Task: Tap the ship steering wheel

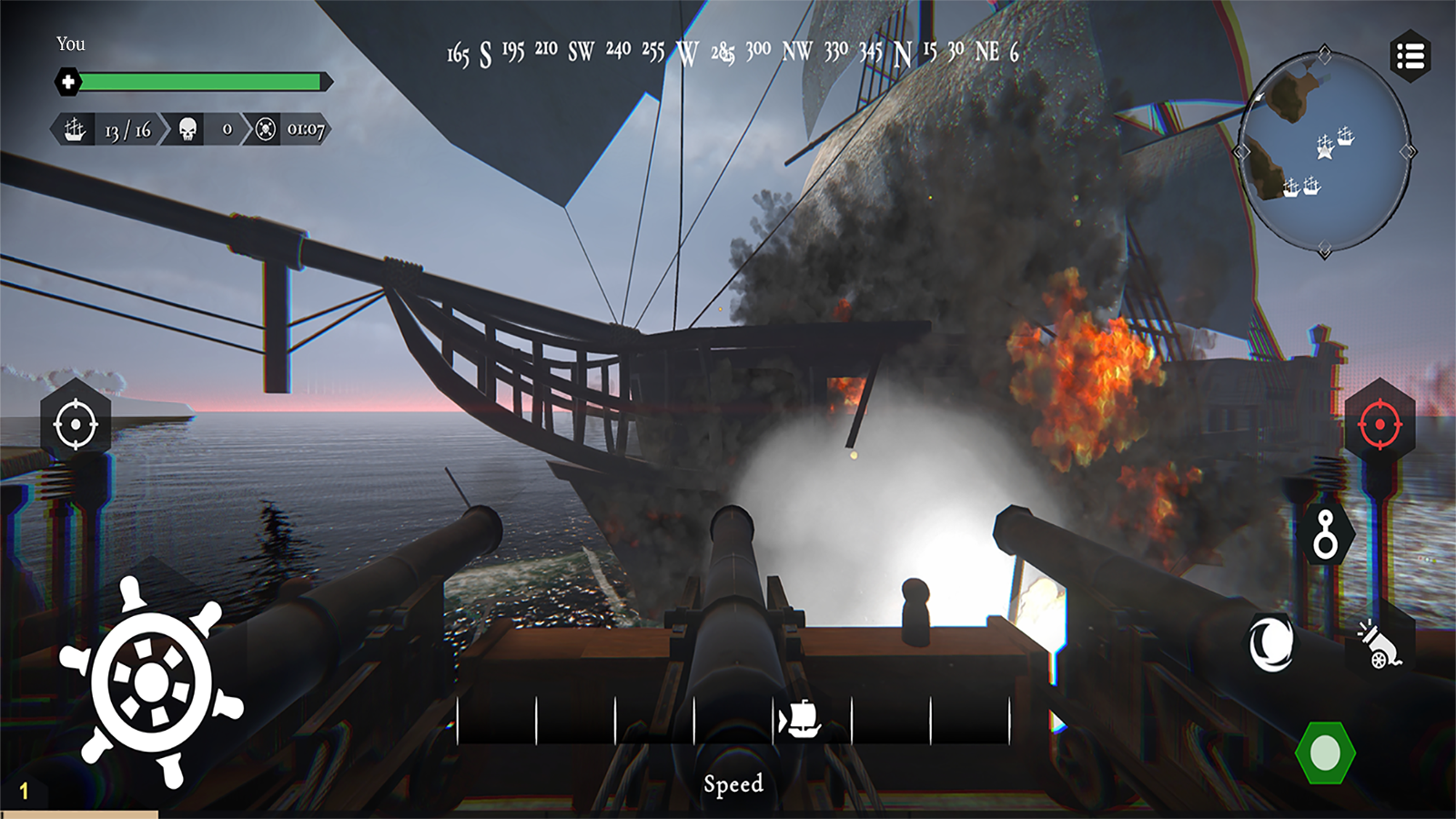Action: click(152, 682)
